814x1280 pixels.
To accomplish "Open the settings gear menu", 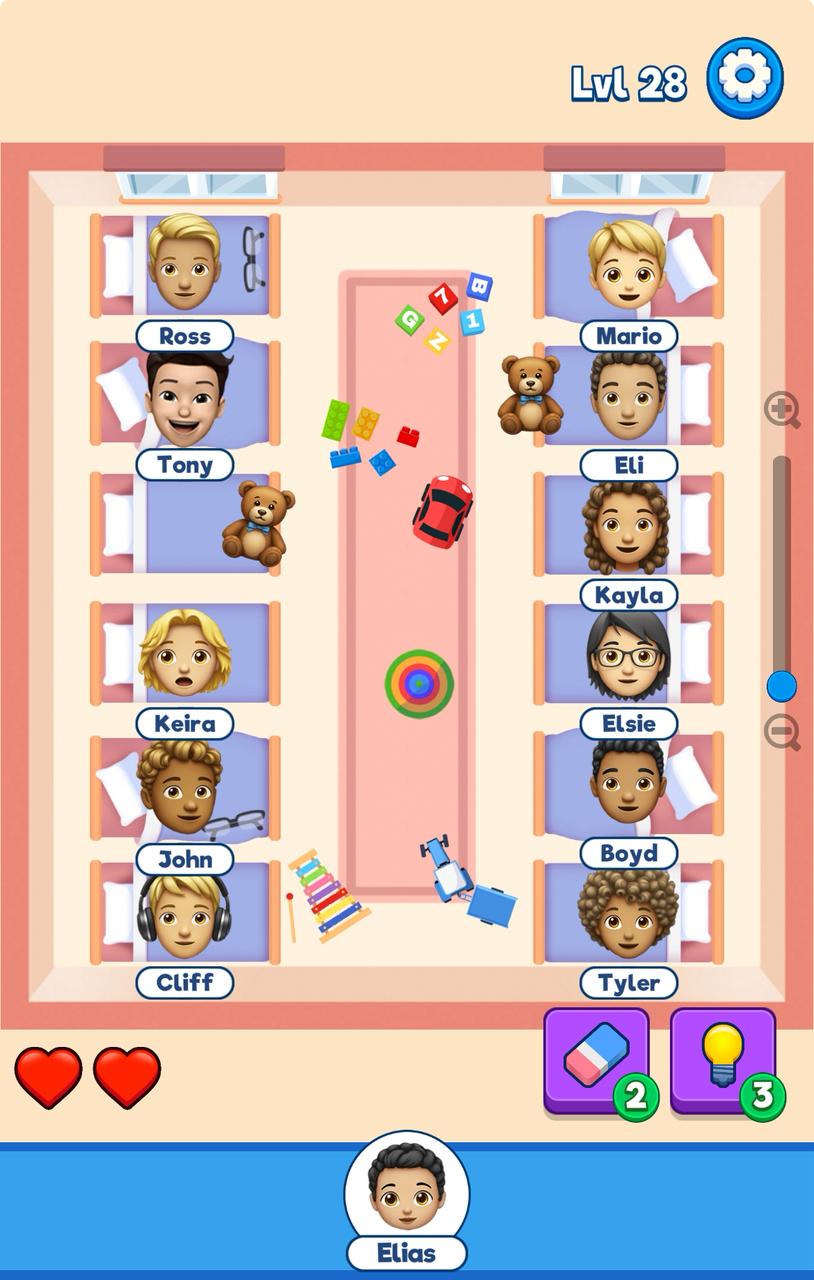I will click(745, 78).
